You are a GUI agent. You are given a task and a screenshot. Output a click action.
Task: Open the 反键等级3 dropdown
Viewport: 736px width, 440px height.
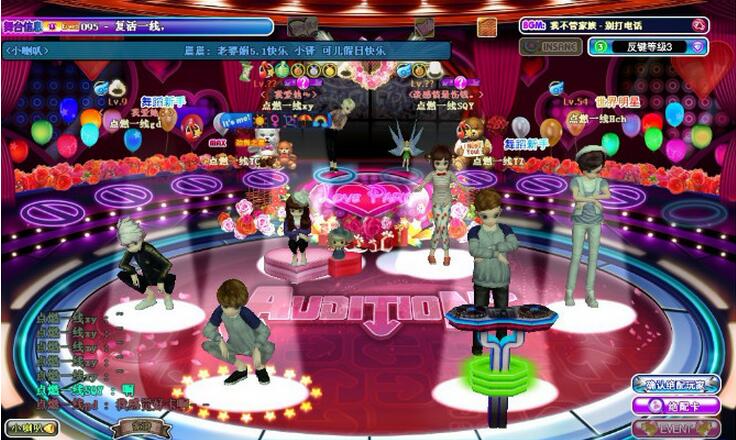click(648, 47)
